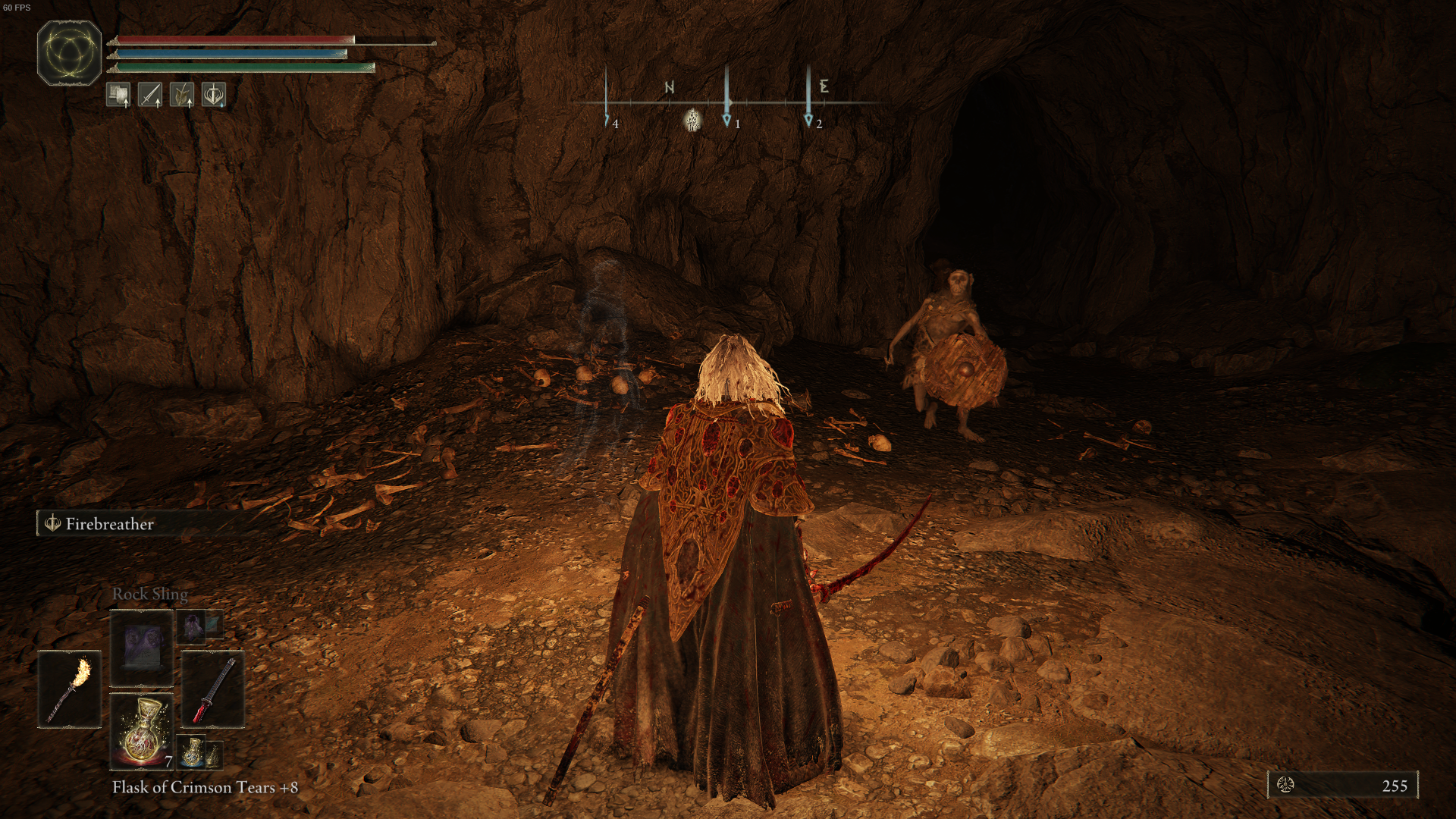Inspect the scroll buff status icon
This screenshot has width=1456, height=819.
[118, 95]
